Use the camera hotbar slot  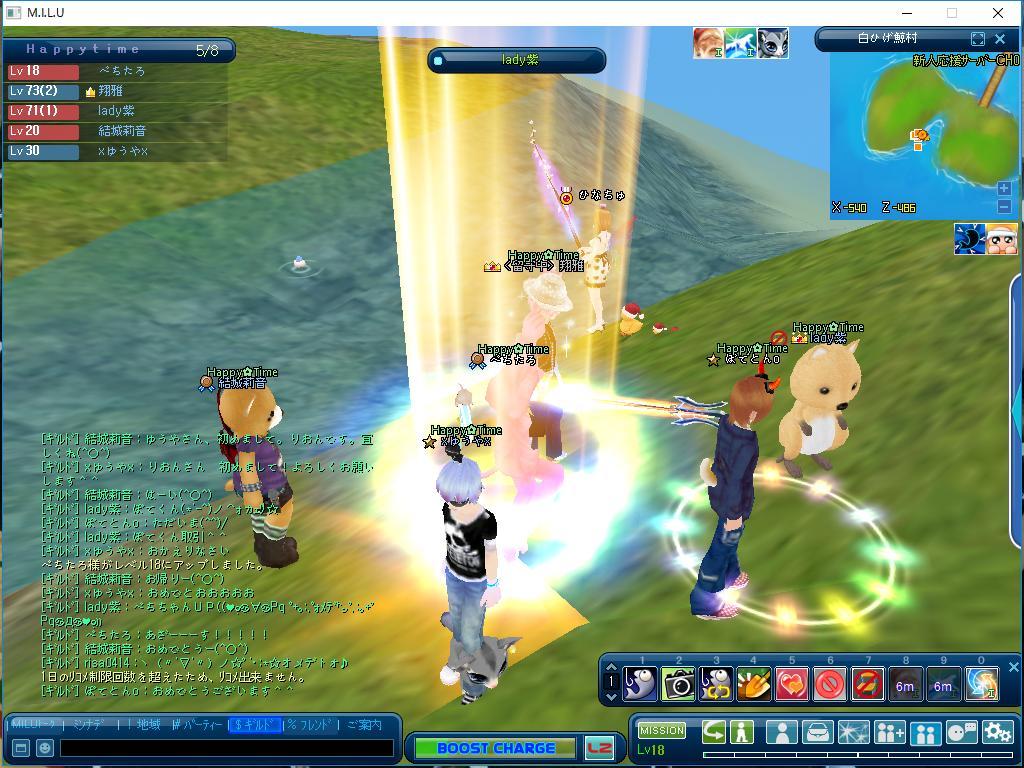click(679, 684)
